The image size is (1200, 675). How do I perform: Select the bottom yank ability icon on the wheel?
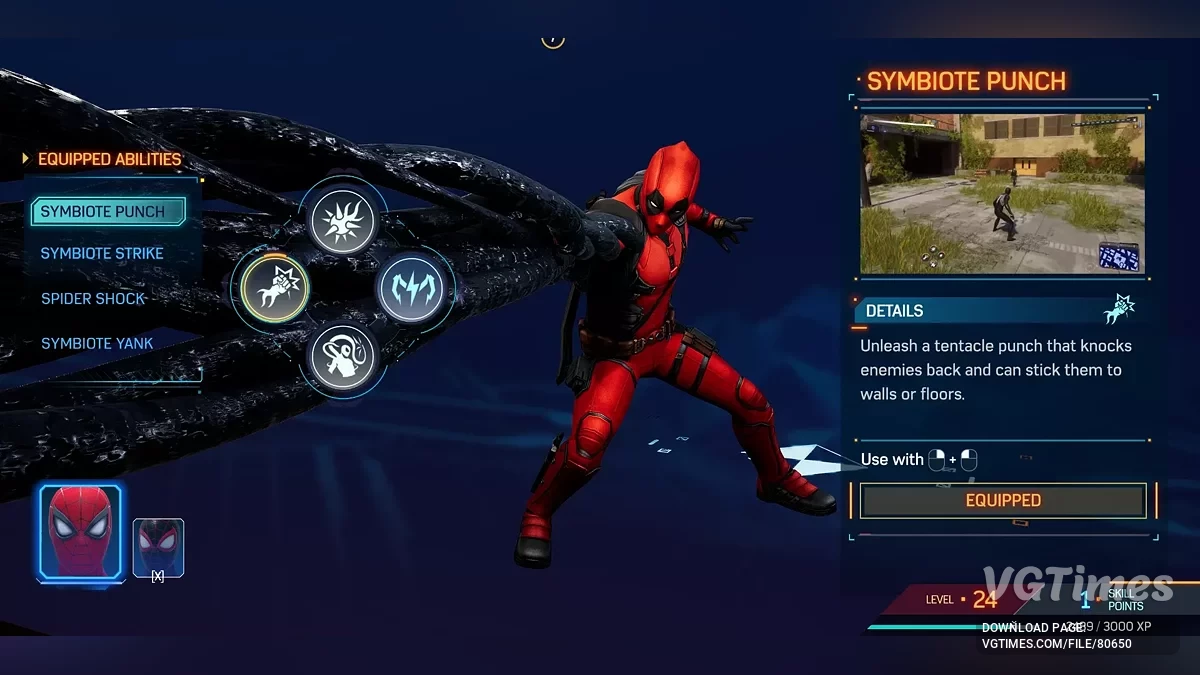pyautogui.click(x=343, y=356)
